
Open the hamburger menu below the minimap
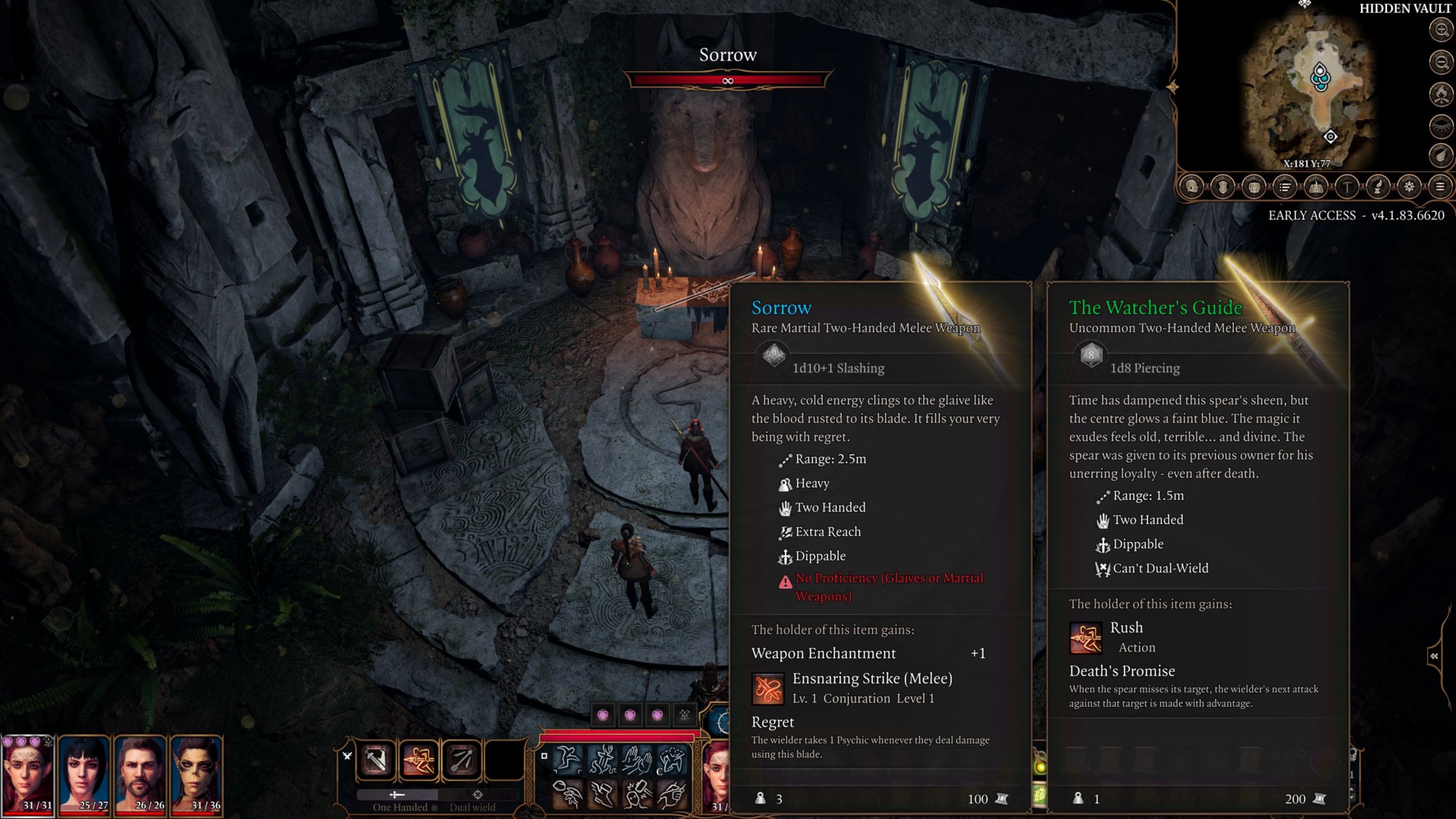(1439, 187)
